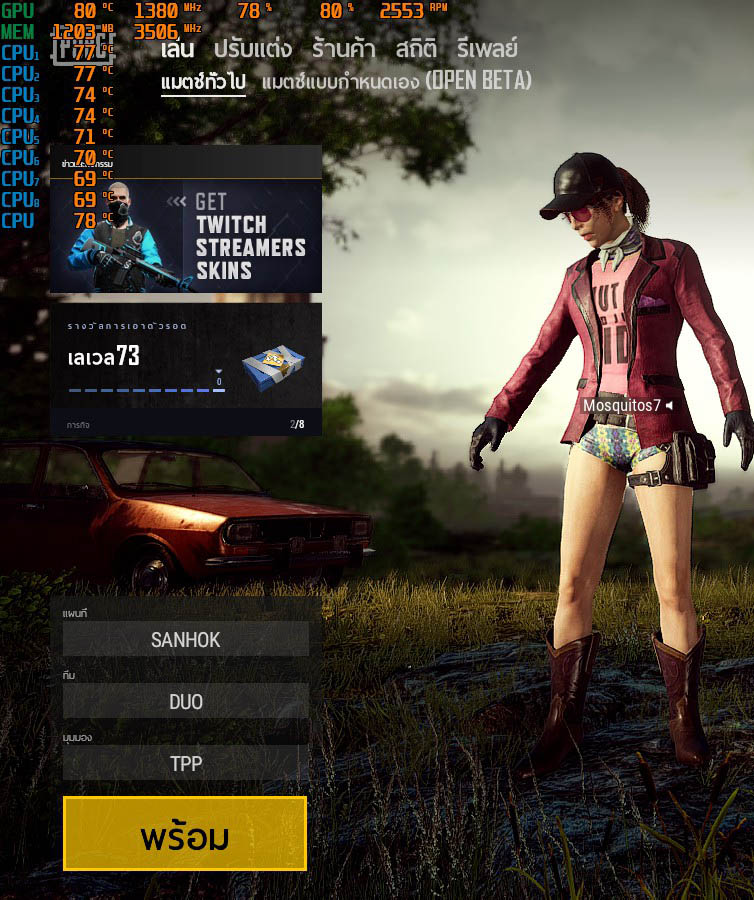Screen dimensions: 754x900
Task: Click the yellow พร้อม ready button
Action: click(x=185, y=834)
